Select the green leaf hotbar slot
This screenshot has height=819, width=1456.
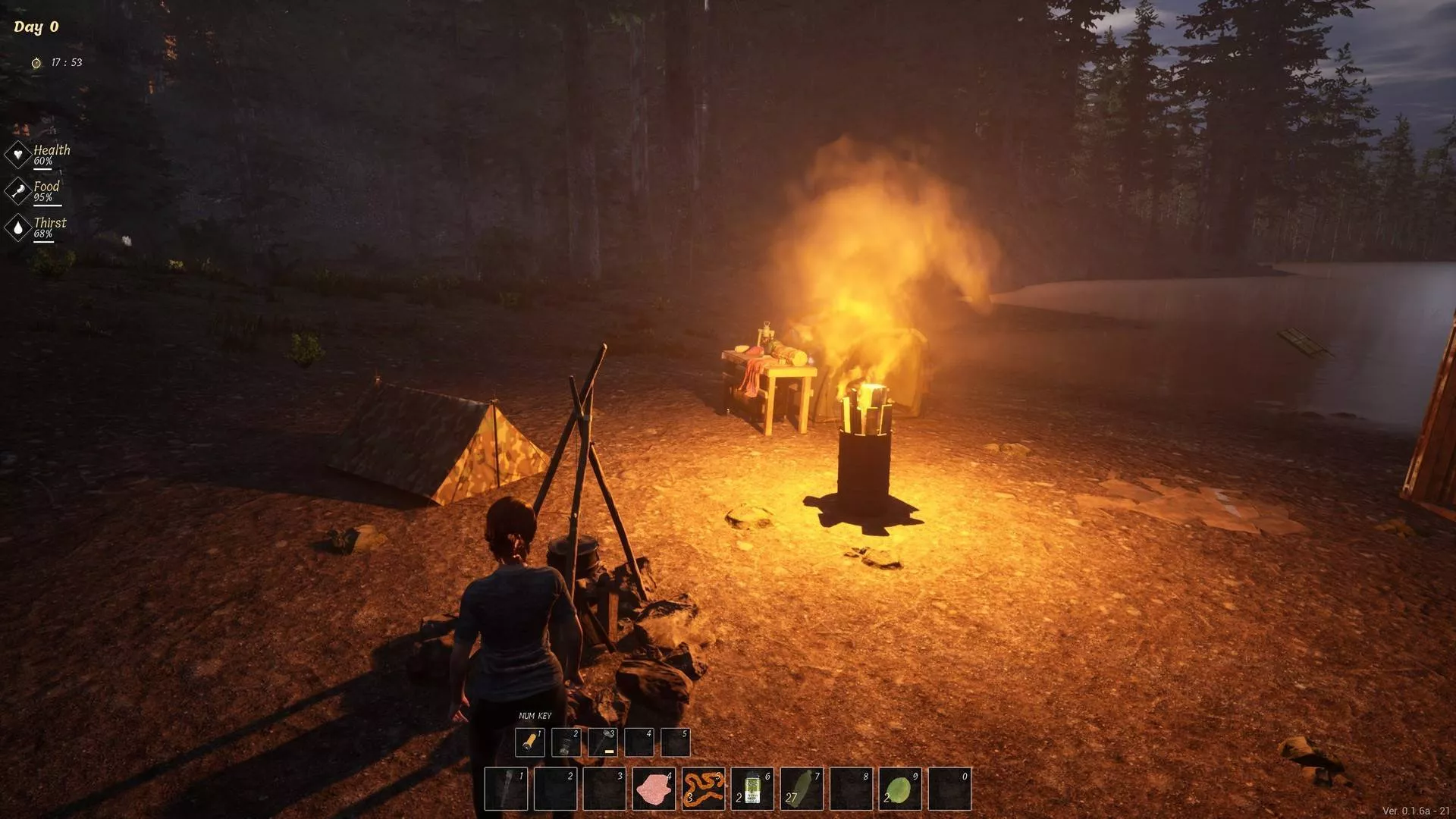click(900, 789)
